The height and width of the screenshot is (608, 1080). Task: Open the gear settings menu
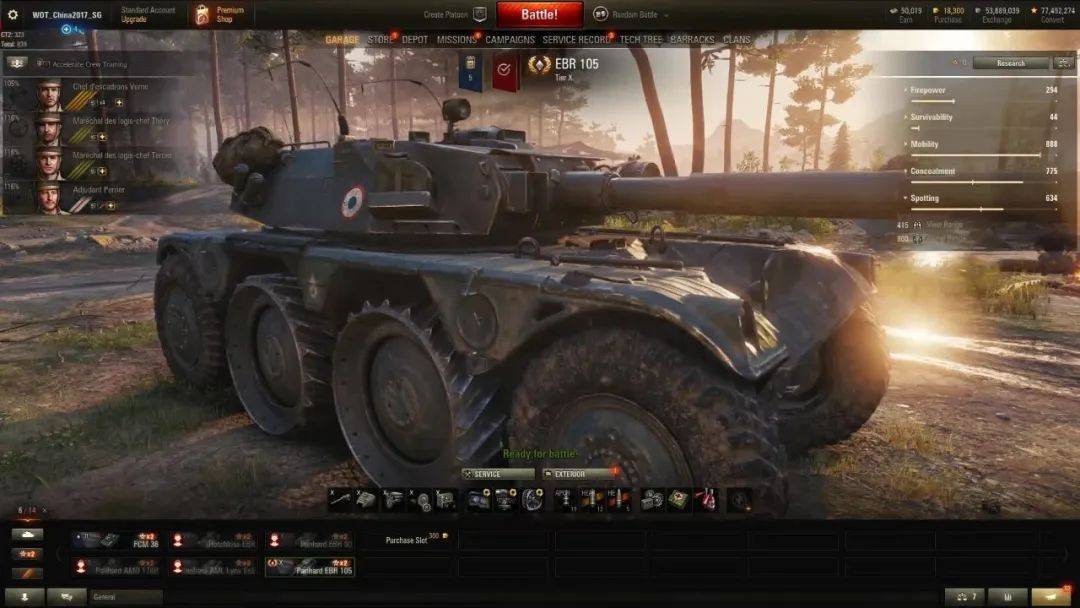13,15
